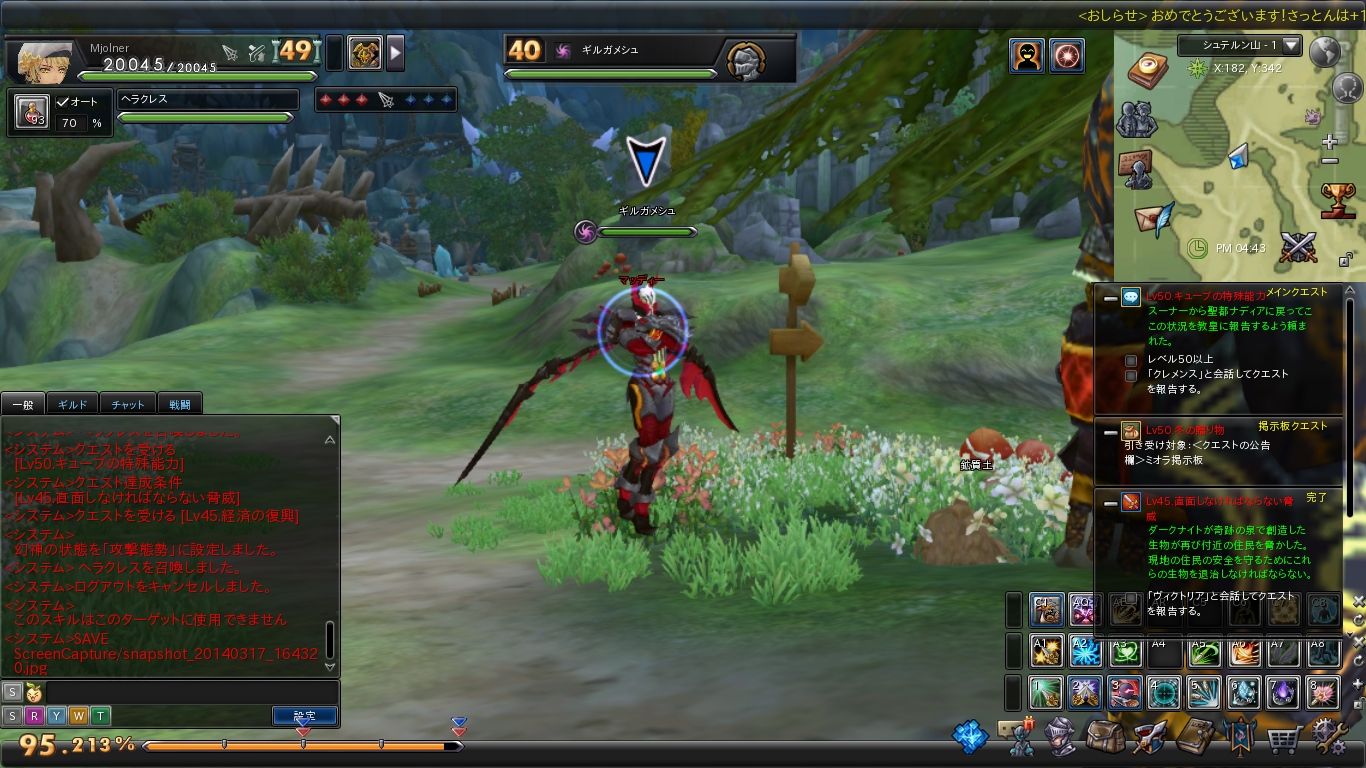1366x768 pixels.
Task: Zoom in the minimap with plus button
Action: (1329, 143)
